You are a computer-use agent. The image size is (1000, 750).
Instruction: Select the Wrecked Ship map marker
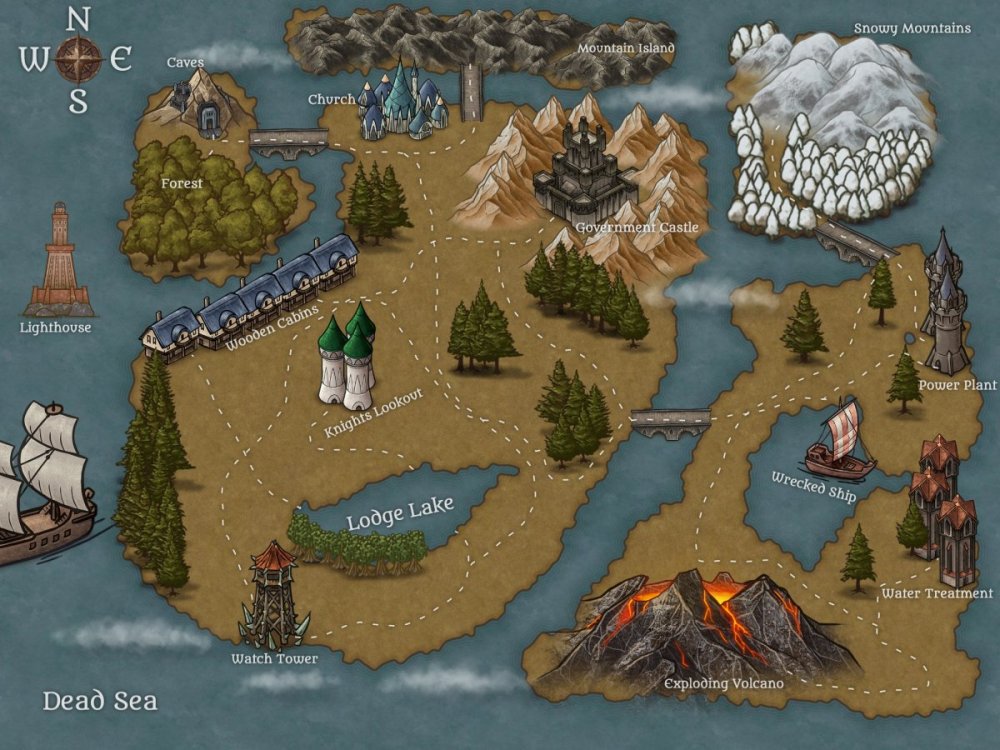[x=838, y=440]
